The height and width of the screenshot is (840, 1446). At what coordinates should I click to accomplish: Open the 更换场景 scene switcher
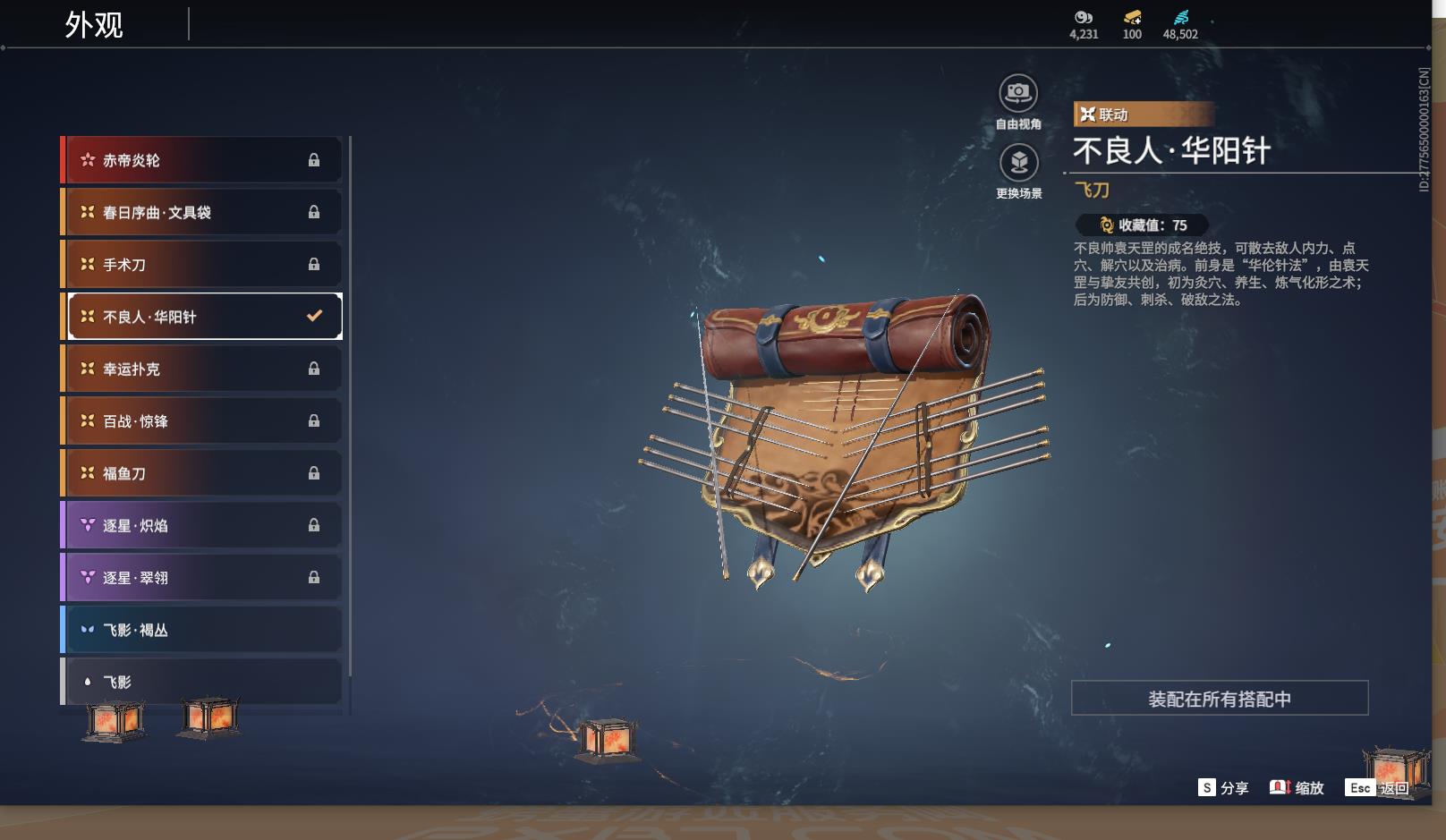1018,164
